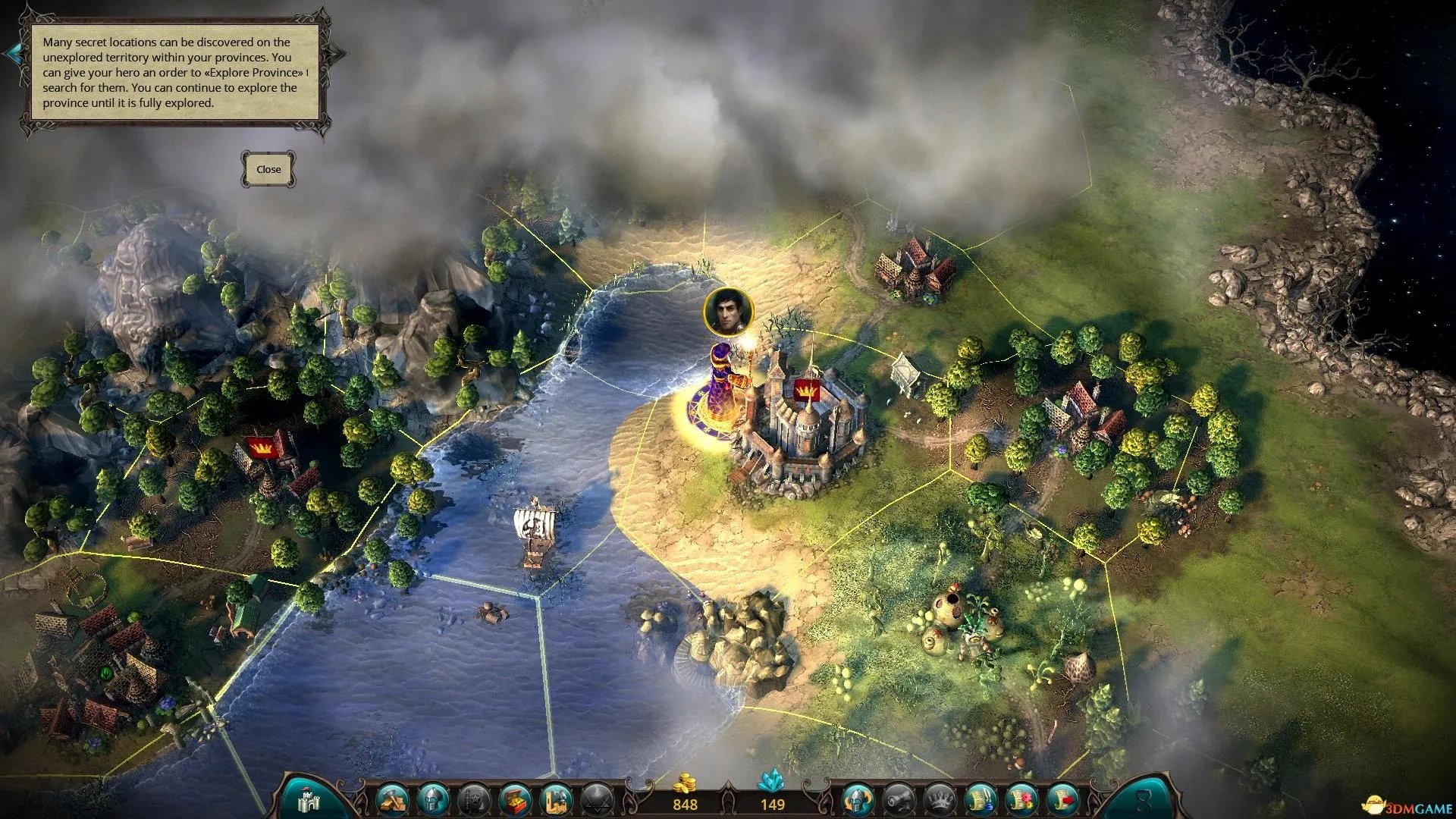The width and height of the screenshot is (1456, 819).
Task: Go to the next tutorial tip arrow
Action: coord(338,54)
